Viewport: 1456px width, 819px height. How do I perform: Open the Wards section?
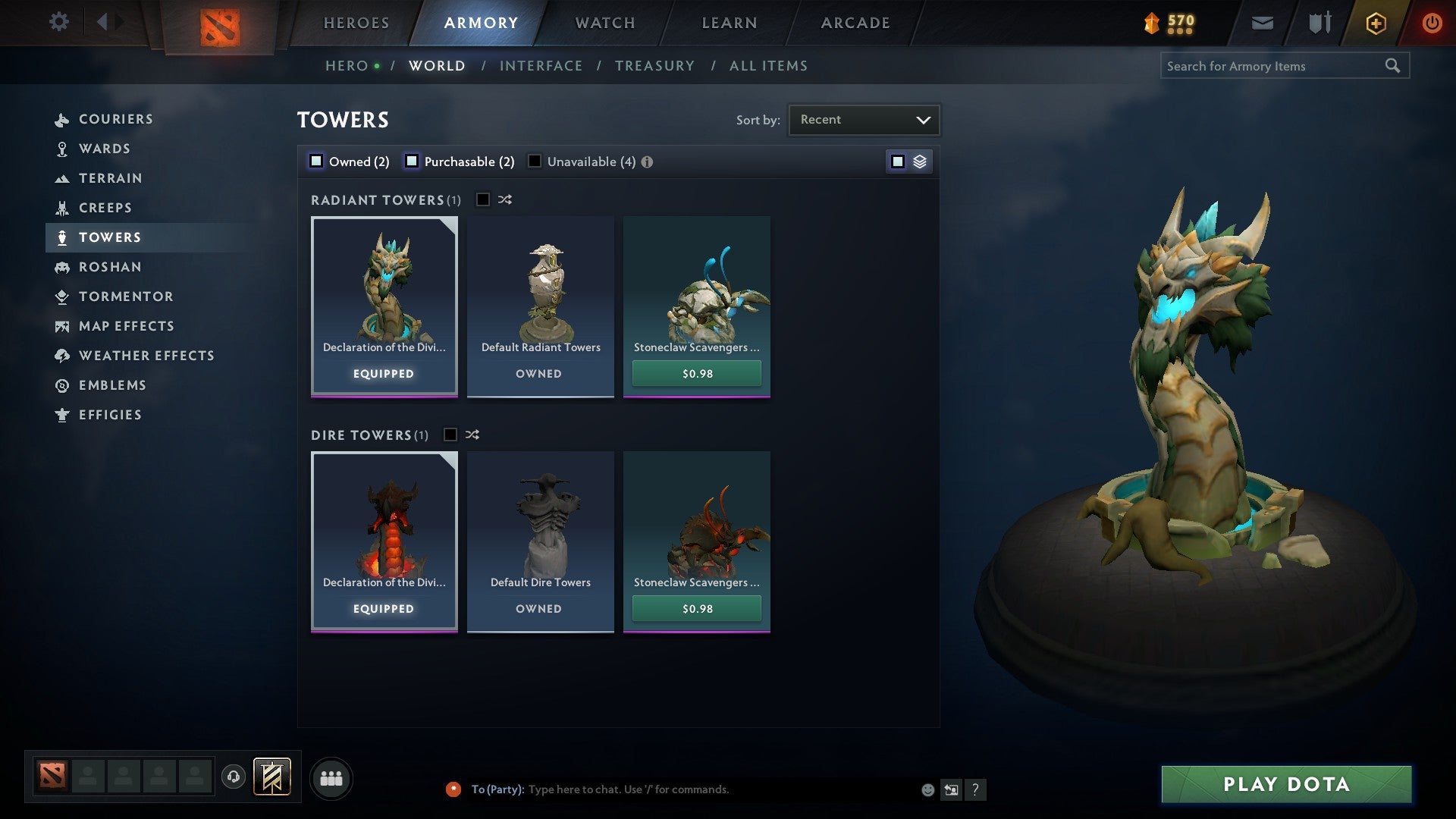pos(105,149)
